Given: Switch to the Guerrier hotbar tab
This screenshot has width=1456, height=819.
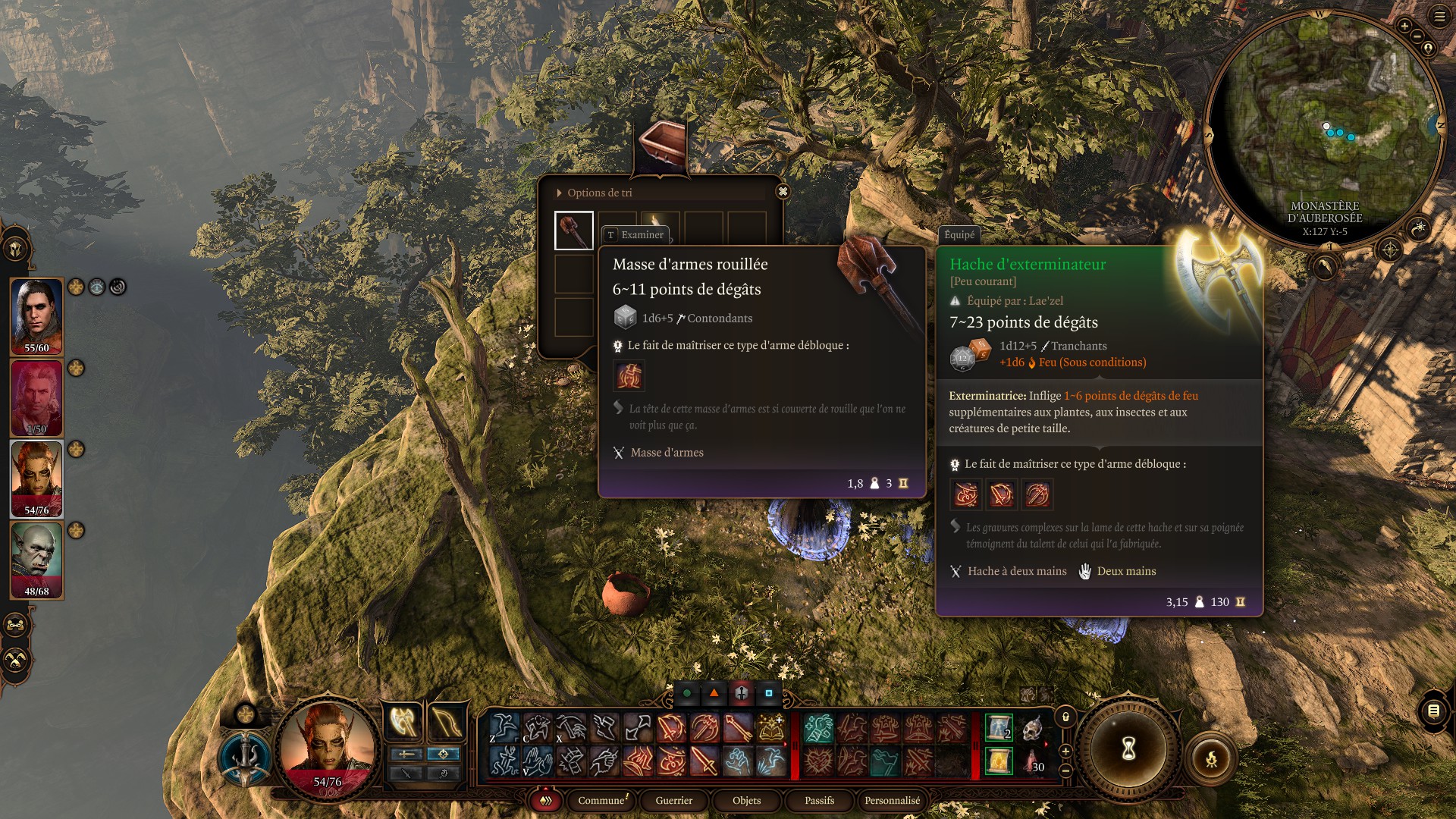Looking at the screenshot, I should 673,801.
